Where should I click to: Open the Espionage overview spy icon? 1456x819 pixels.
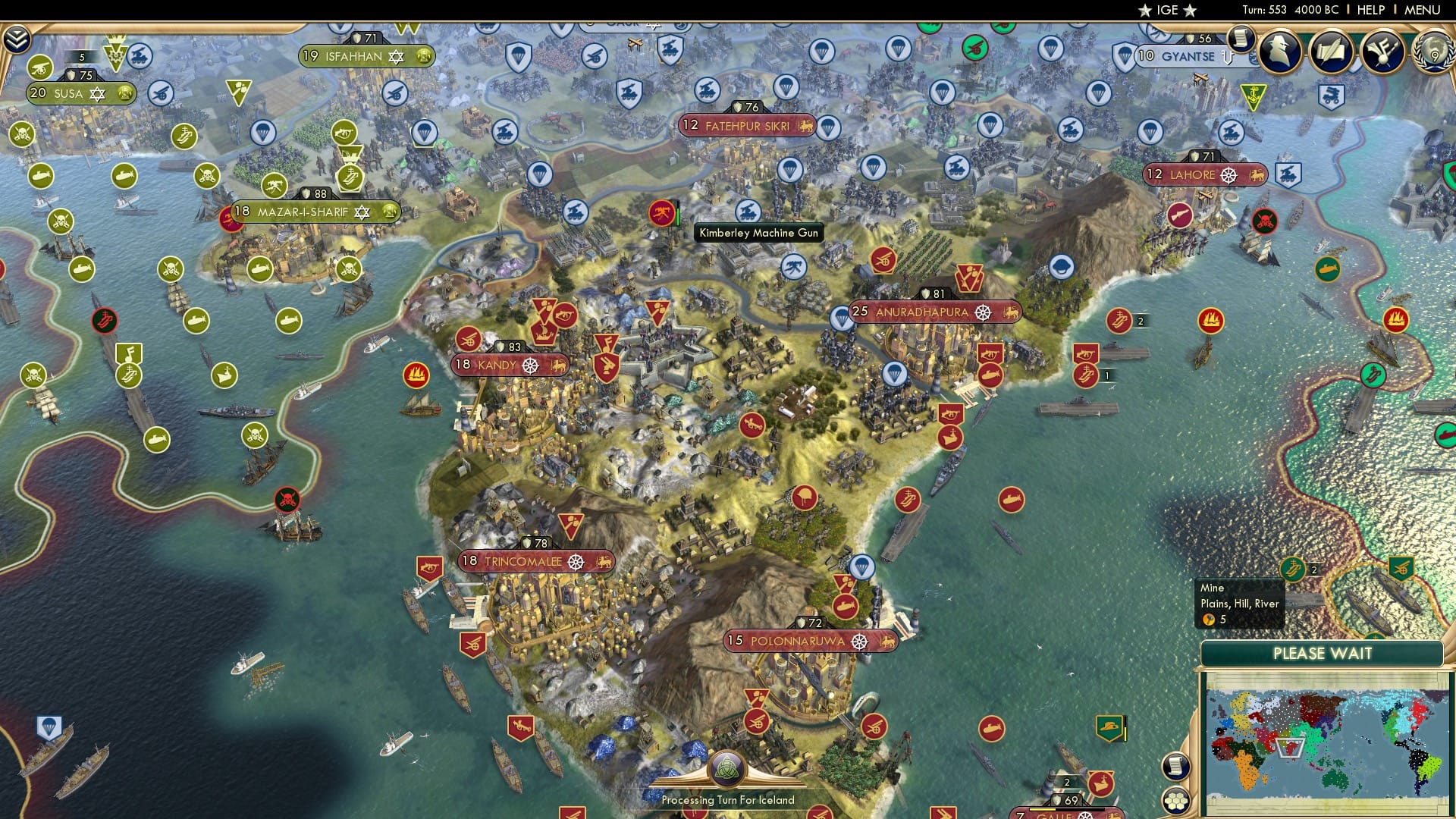point(1279,53)
